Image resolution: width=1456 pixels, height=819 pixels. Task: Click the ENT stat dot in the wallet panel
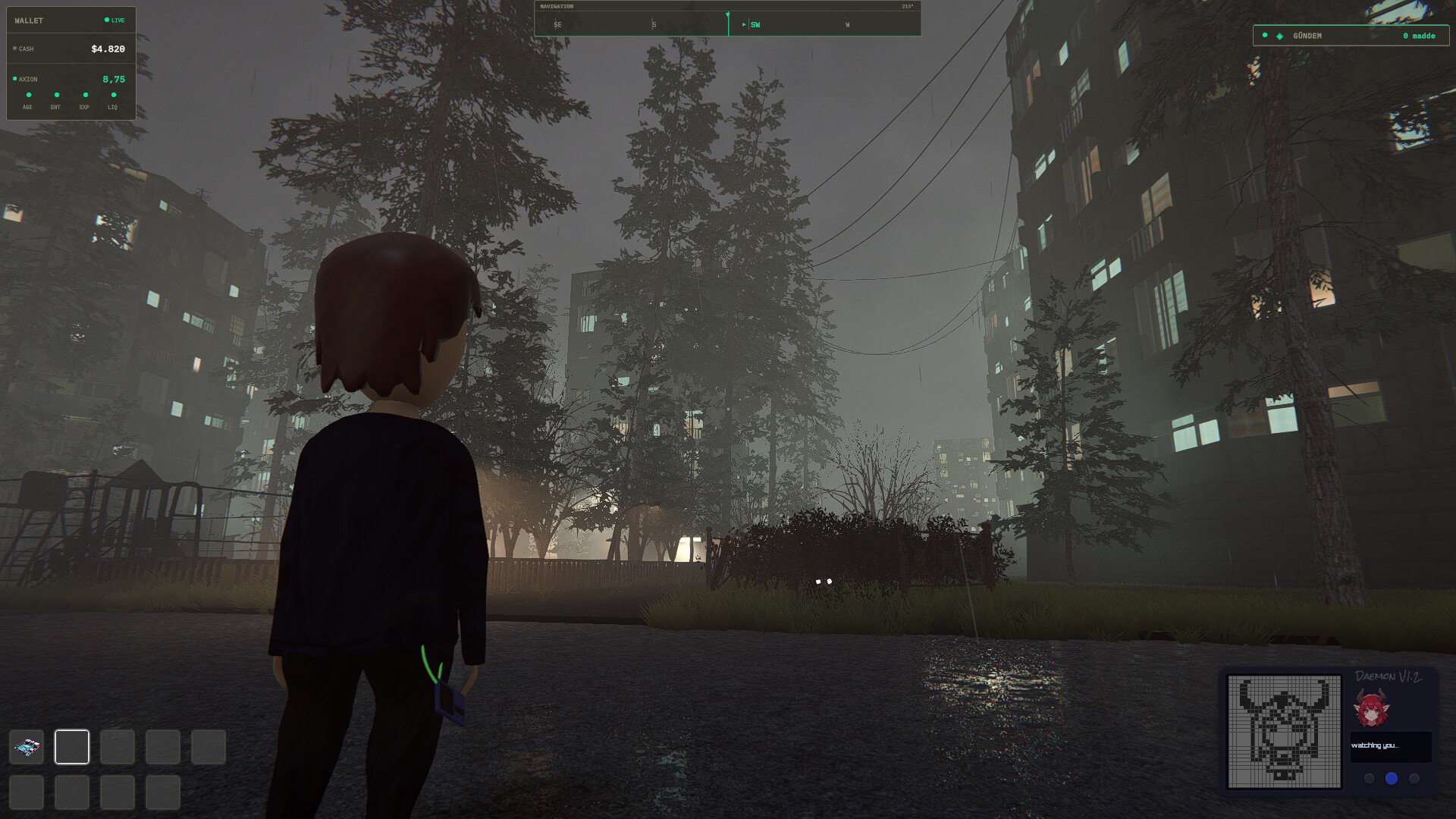[x=56, y=94]
